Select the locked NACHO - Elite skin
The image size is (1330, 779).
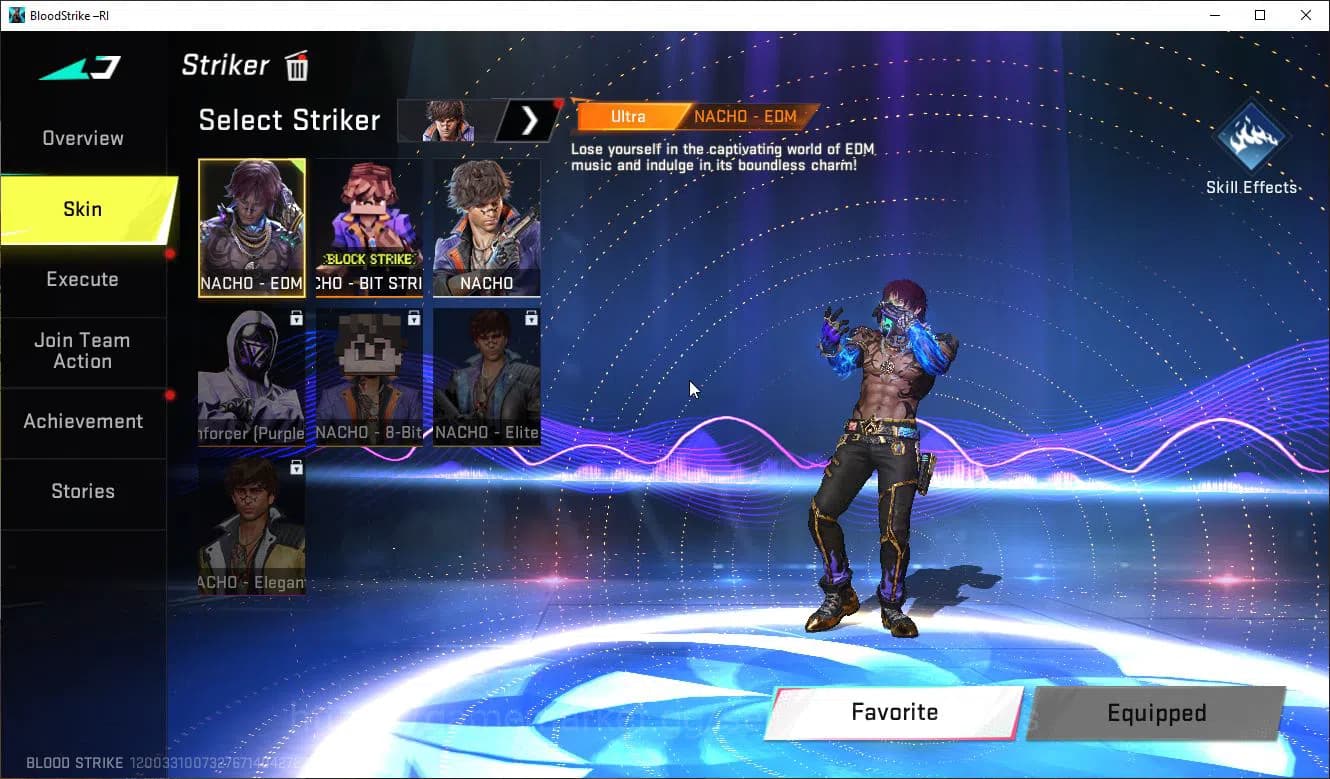487,377
